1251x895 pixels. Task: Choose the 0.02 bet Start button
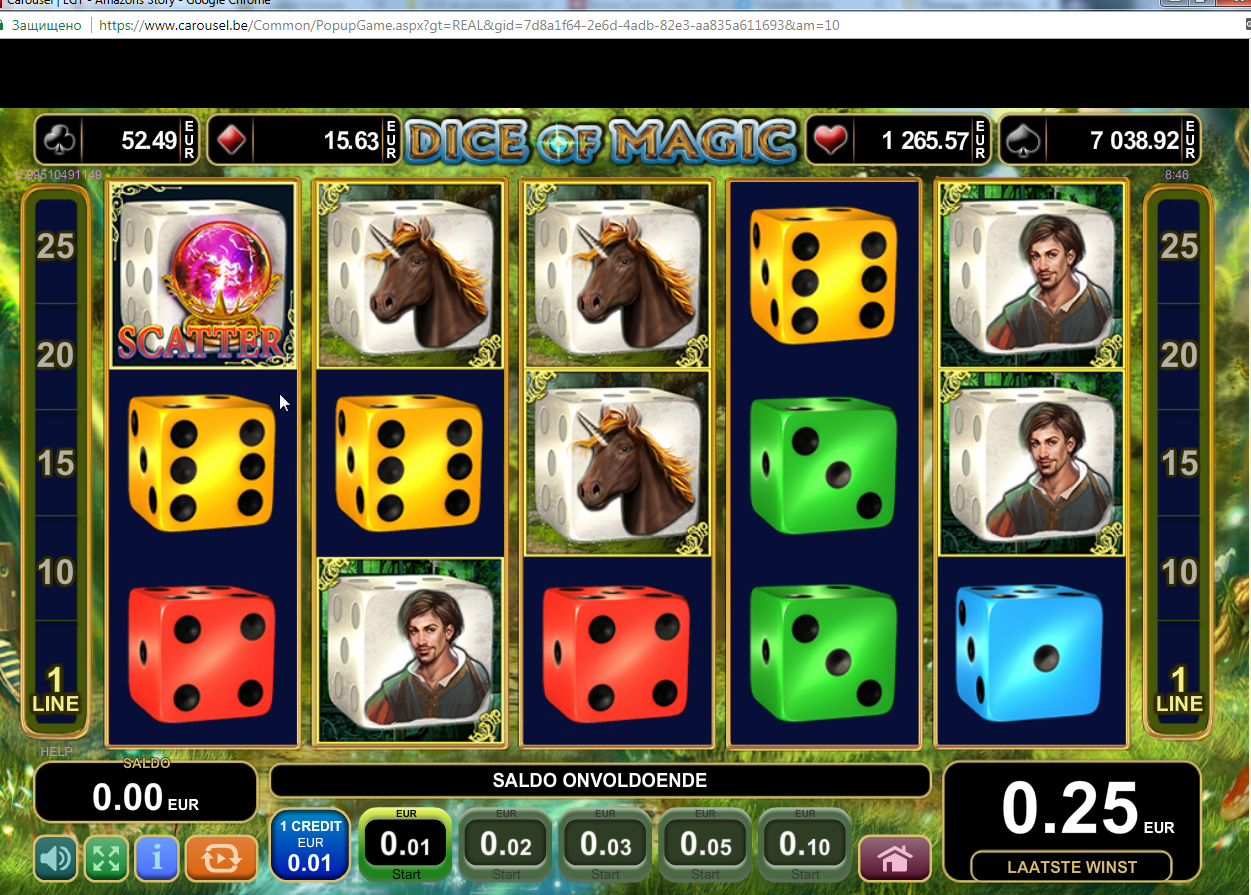click(505, 846)
